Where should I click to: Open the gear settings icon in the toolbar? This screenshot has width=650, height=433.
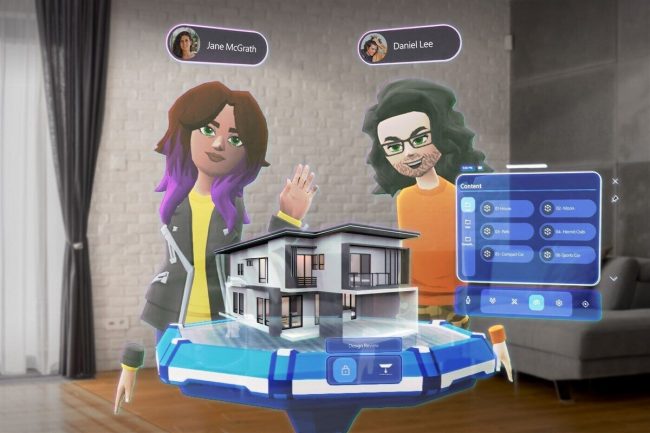pyautogui.click(x=559, y=300)
